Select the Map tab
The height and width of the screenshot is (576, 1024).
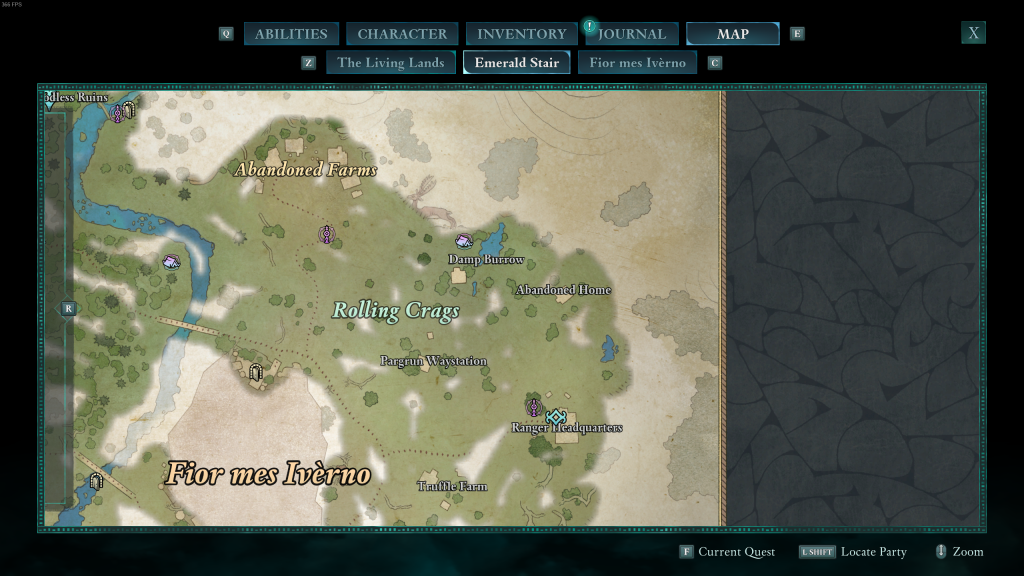tap(732, 34)
